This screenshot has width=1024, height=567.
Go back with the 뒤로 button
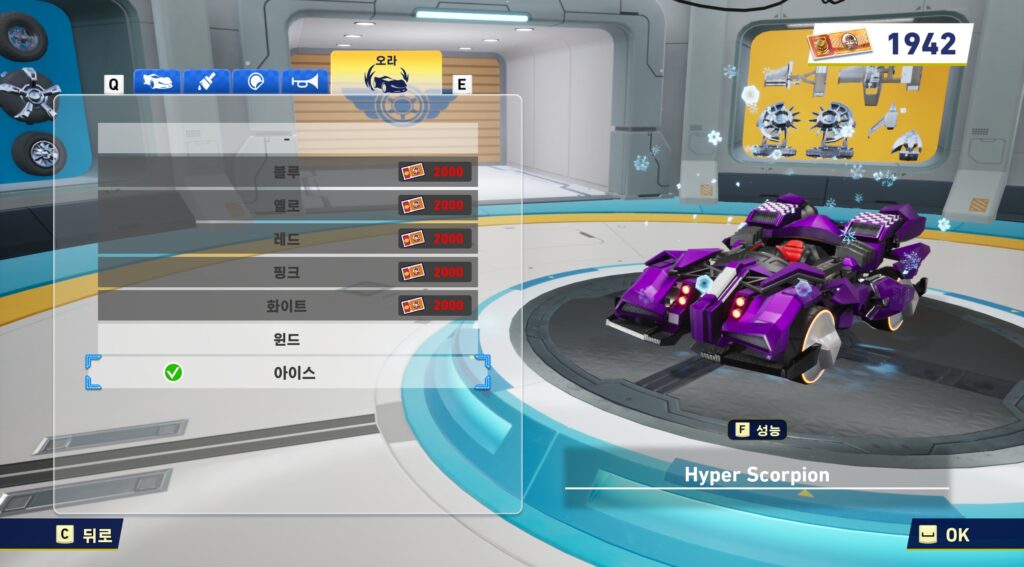(x=89, y=534)
